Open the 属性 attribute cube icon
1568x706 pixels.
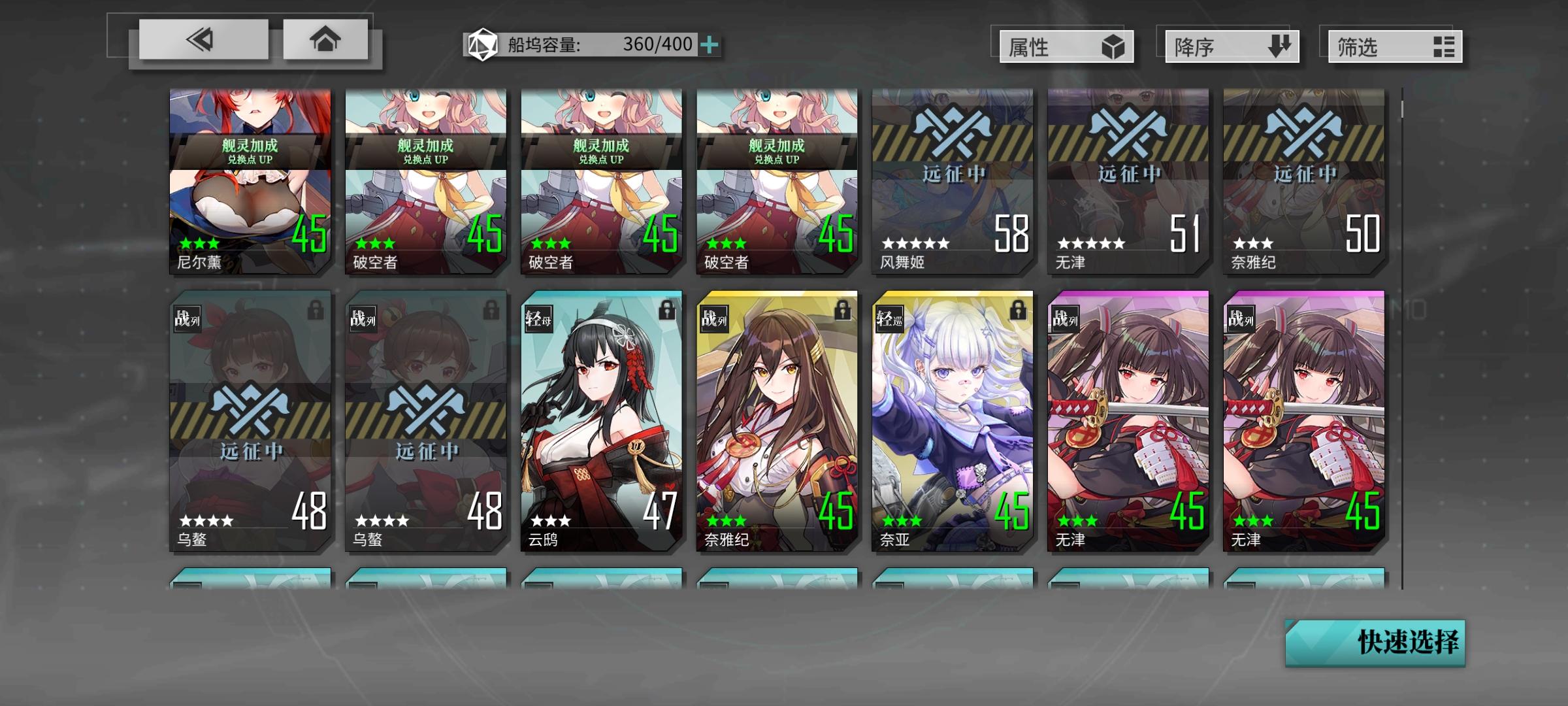[x=1115, y=46]
